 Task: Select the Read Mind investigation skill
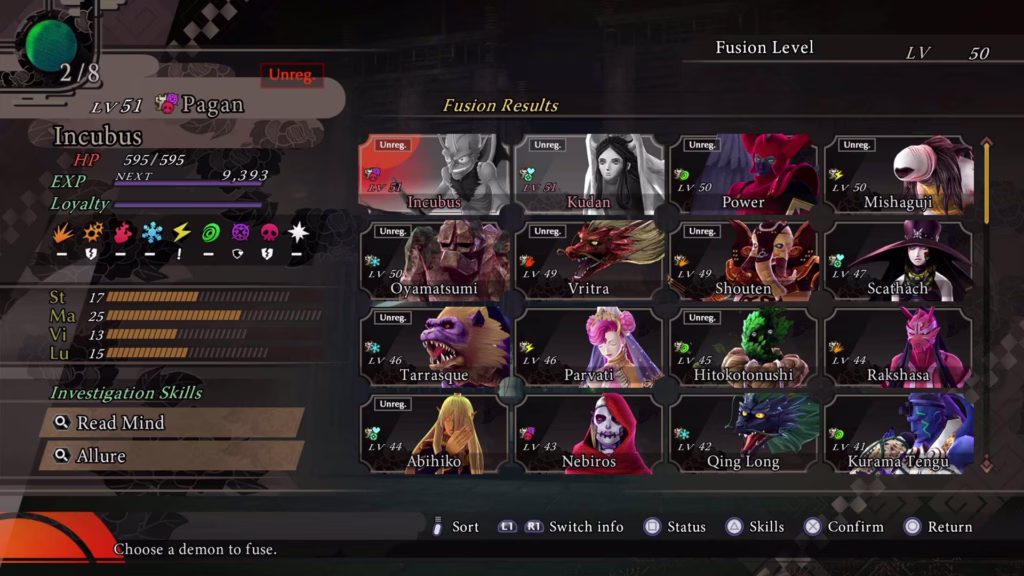pyautogui.click(x=172, y=423)
